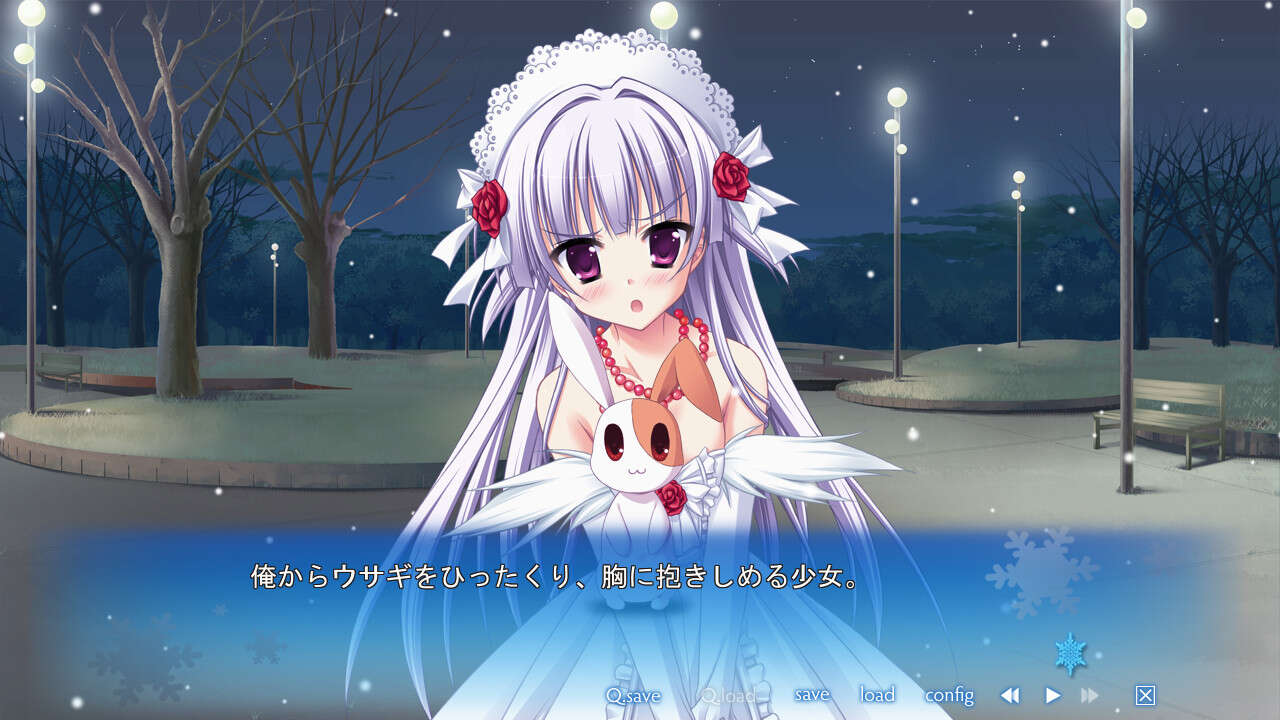Image resolution: width=1280 pixels, height=720 pixels.
Task: Quick save using the Q.save button
Action: click(635, 694)
